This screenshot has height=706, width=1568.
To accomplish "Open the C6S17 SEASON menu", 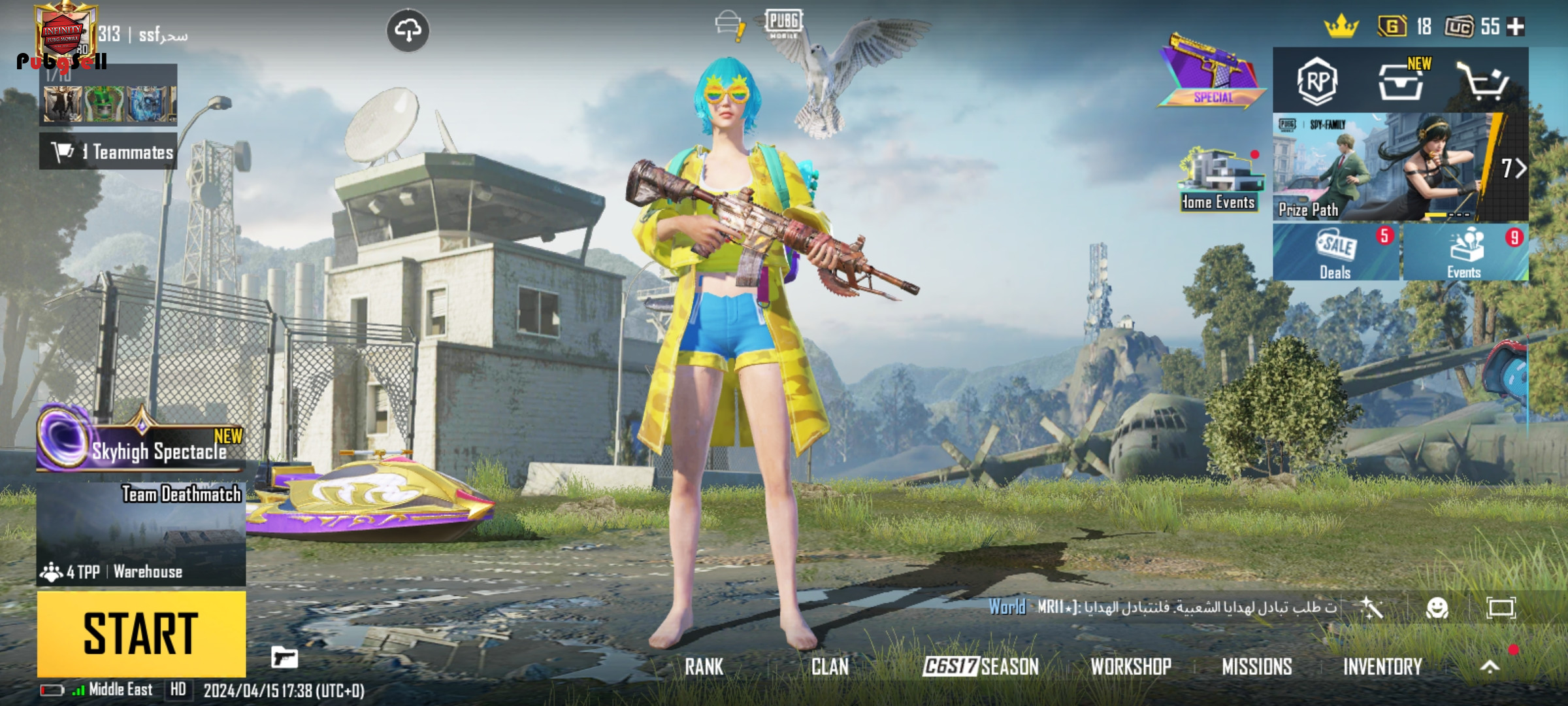I will 981,667.
